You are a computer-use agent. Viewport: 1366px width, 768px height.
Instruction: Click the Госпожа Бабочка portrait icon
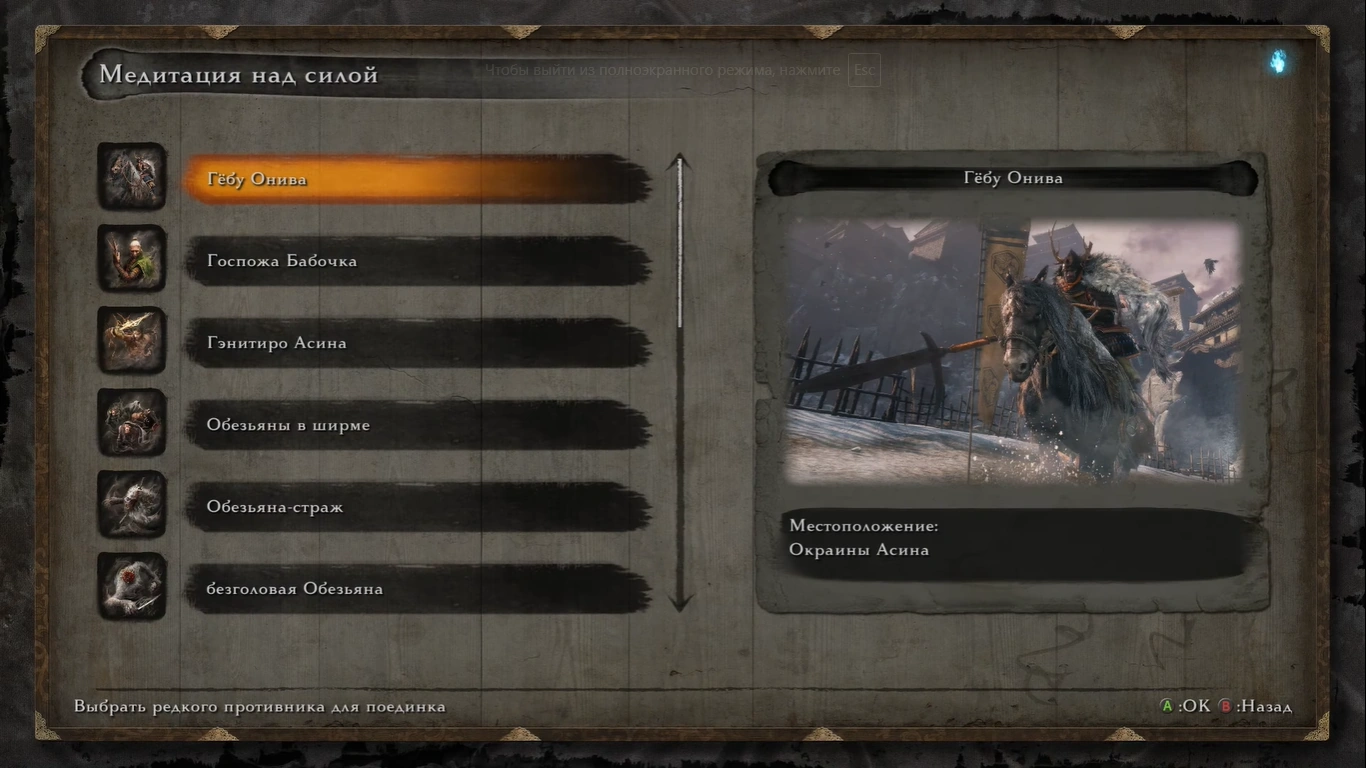(132, 259)
